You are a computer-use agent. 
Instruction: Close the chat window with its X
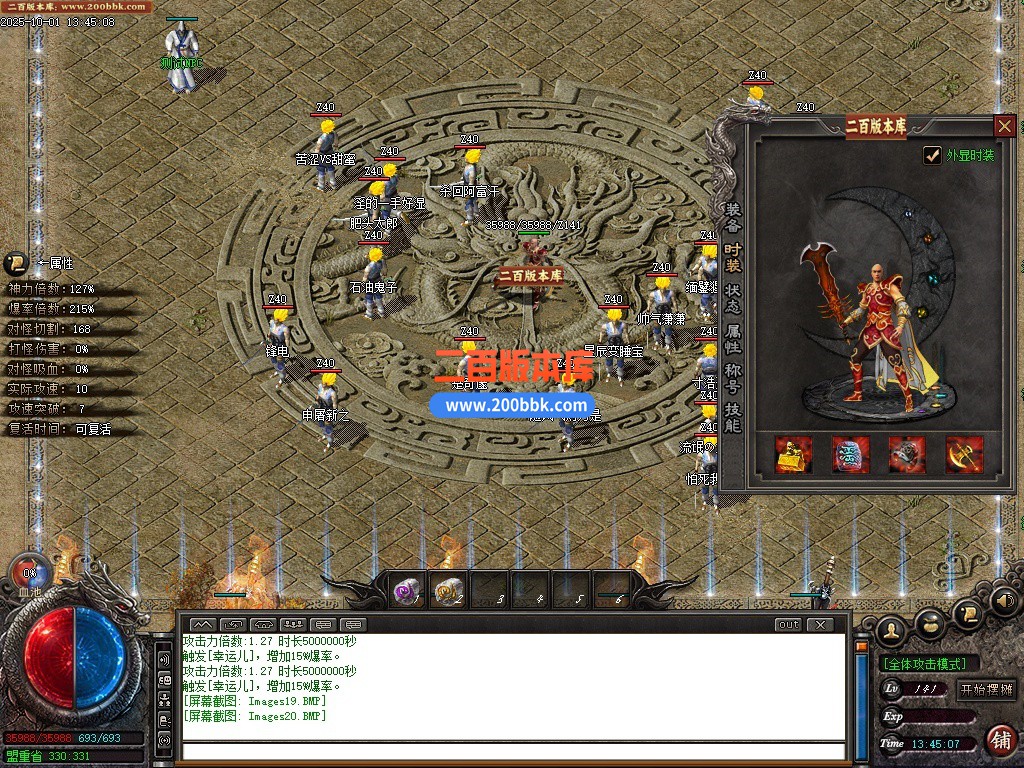(x=819, y=625)
